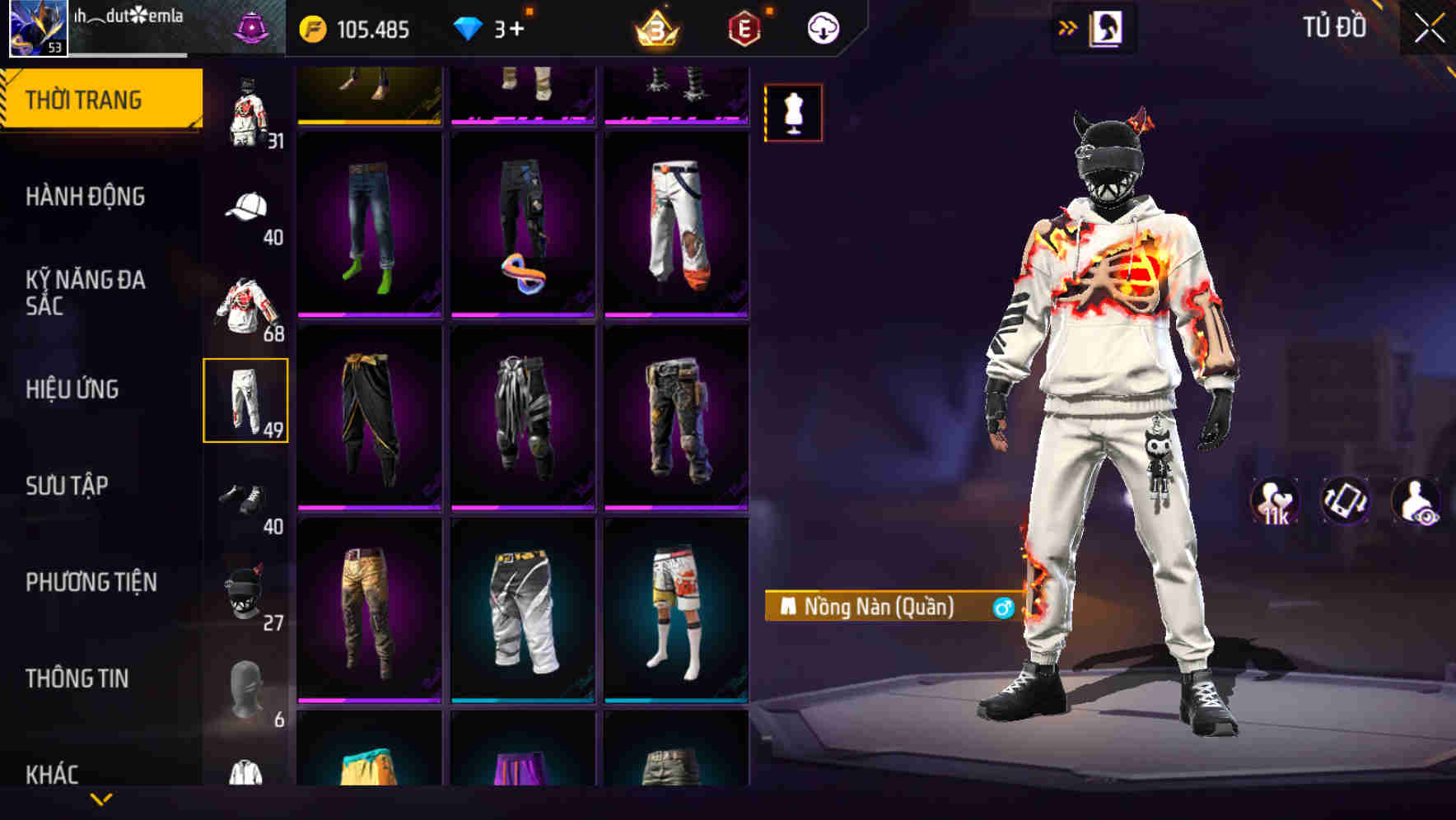1456x820 pixels.
Task: Select the PHƯƠNG TIỆN section
Action: [91, 581]
